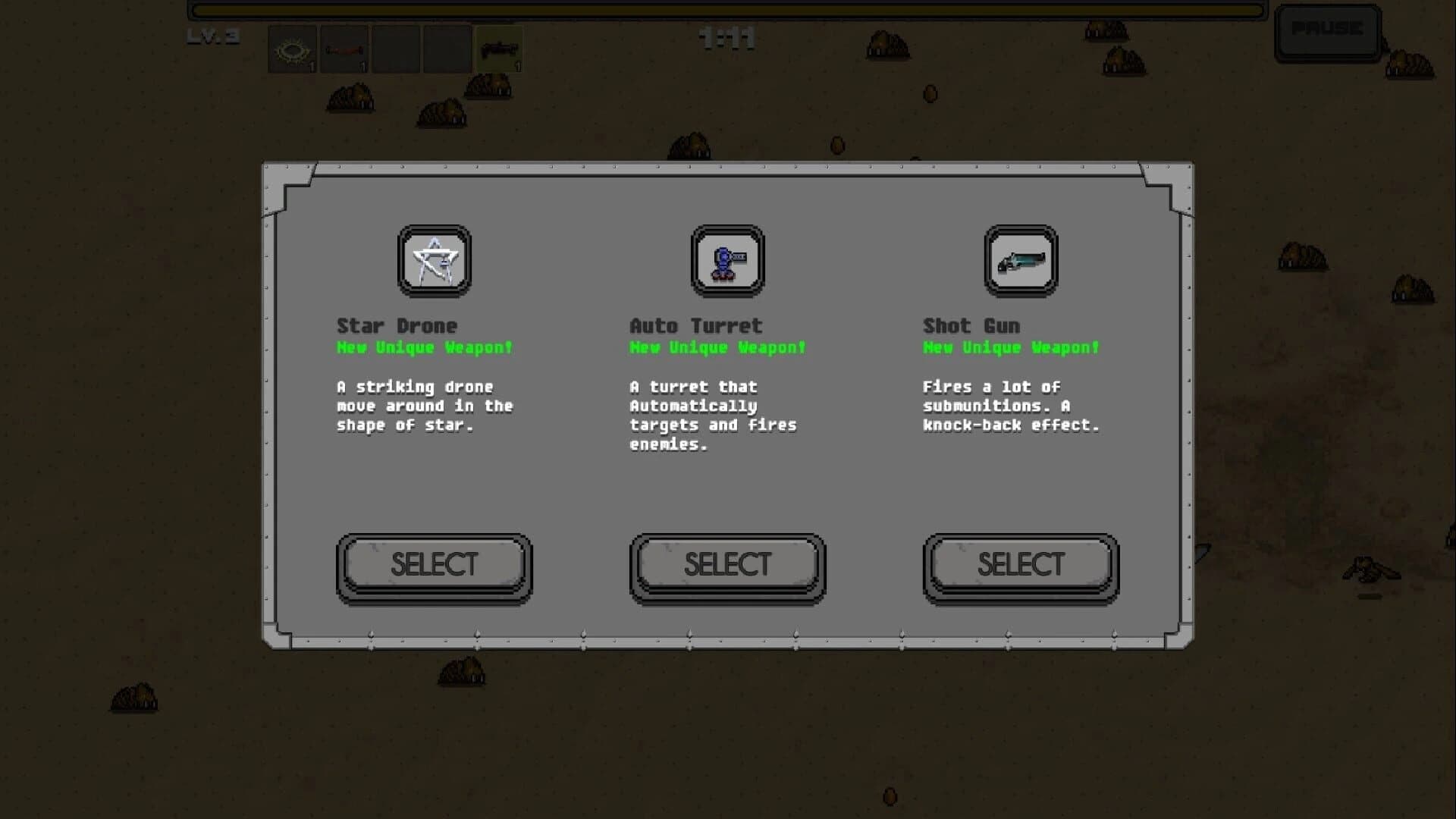
Task: Click the Star Drone star emblem above its name
Action: click(433, 262)
